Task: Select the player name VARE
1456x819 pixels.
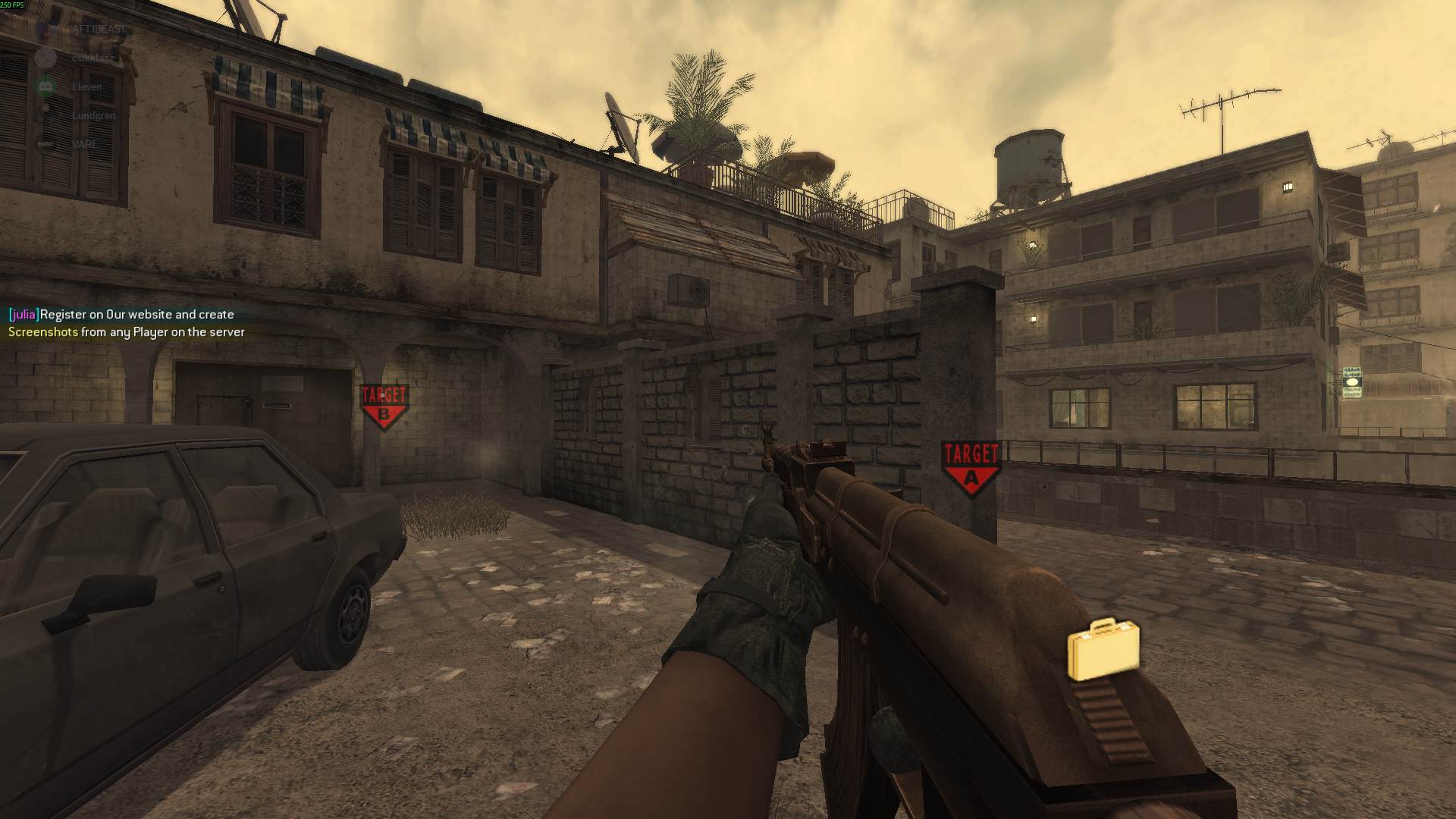Action: [85, 143]
